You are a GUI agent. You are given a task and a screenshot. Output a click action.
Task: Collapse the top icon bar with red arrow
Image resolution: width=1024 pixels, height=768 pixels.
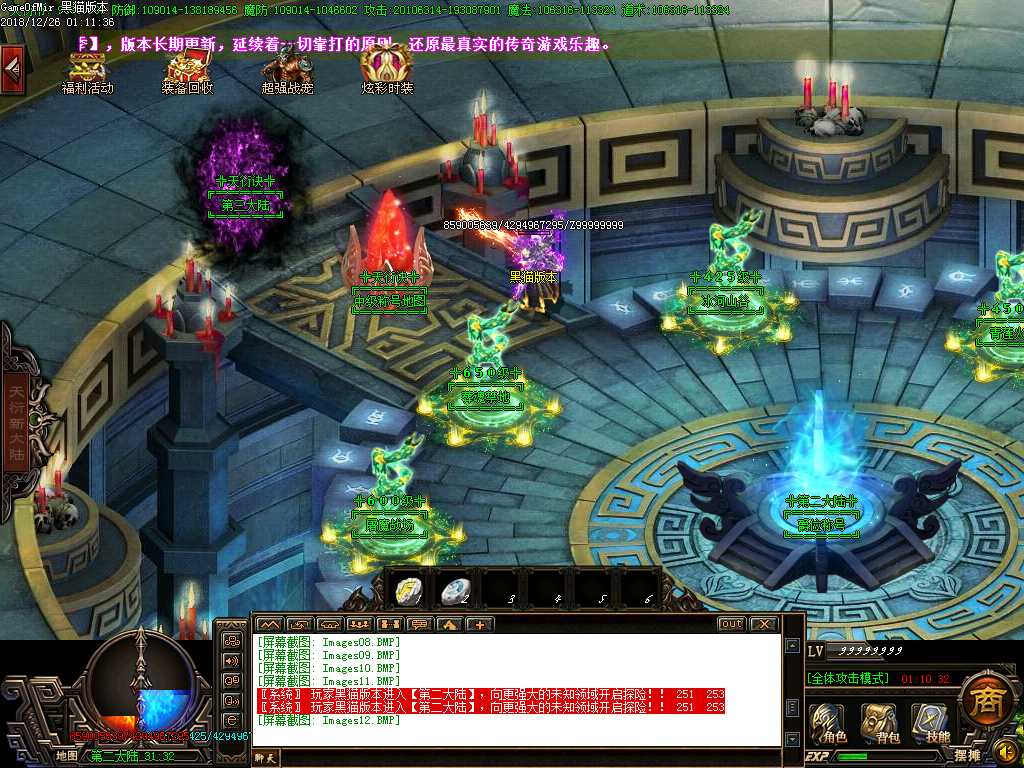click(x=12, y=68)
